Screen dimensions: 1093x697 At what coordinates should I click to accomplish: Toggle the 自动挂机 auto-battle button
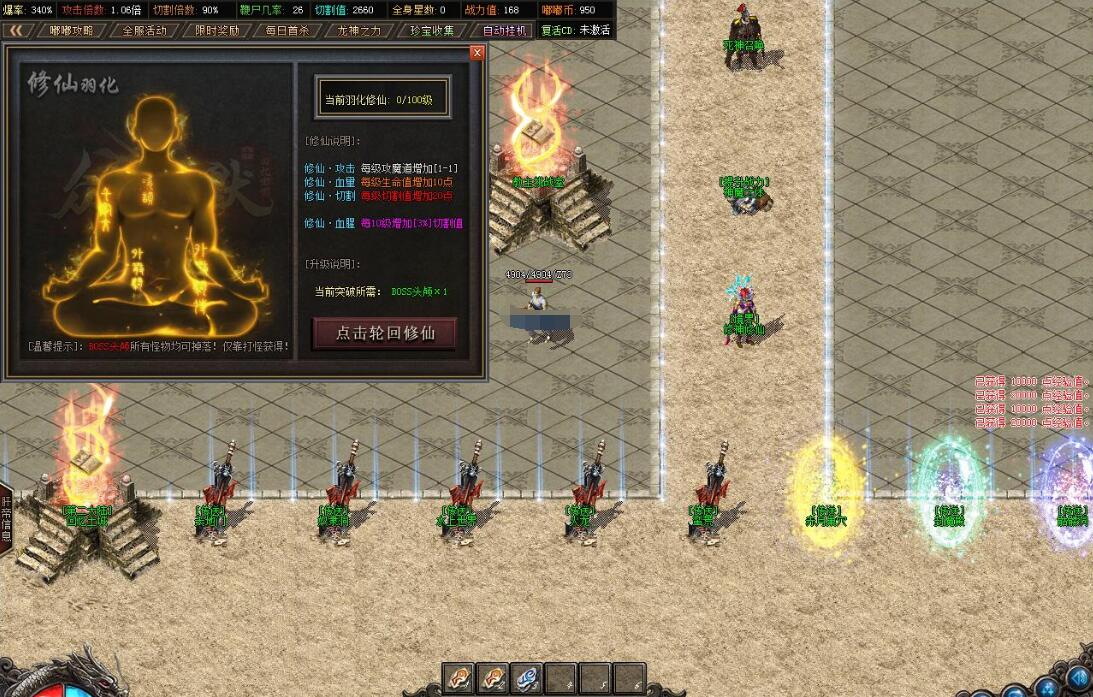tap(503, 30)
